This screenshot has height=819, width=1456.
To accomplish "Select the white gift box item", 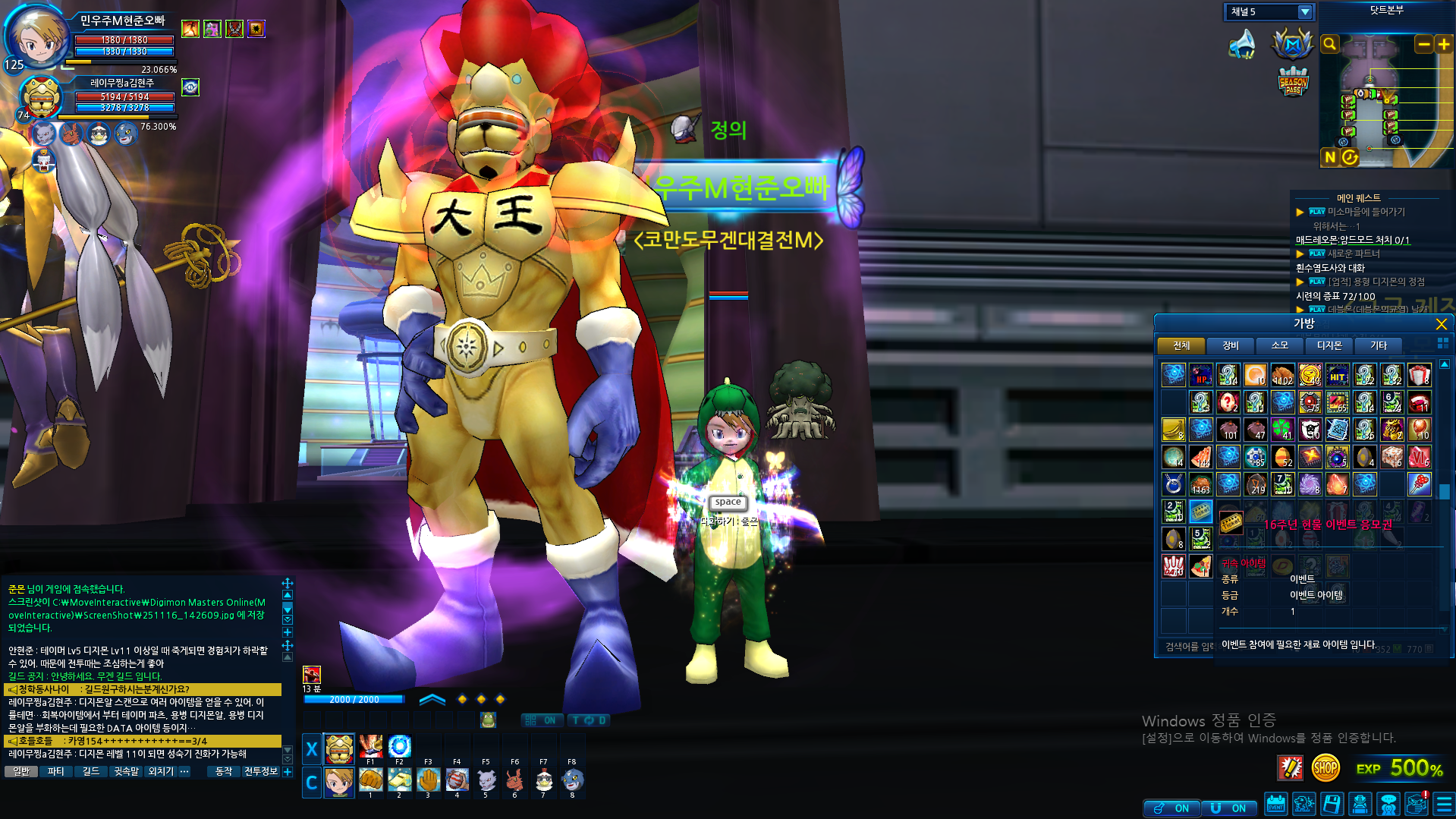I will [x=1419, y=375].
